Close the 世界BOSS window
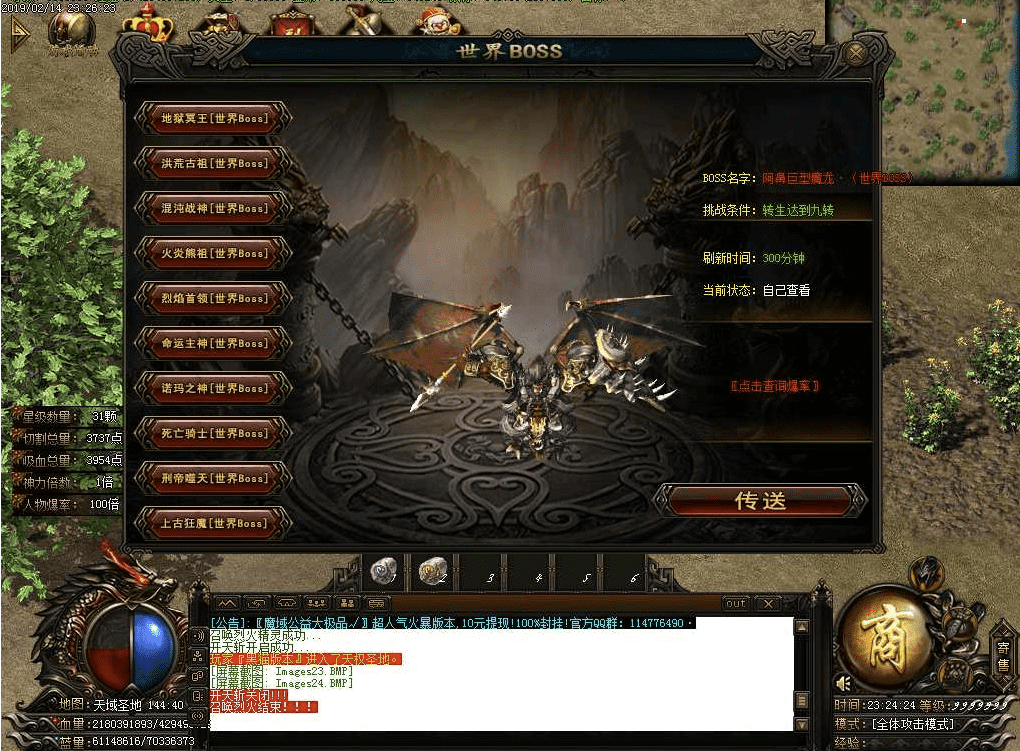1020x751 pixels. (855, 53)
